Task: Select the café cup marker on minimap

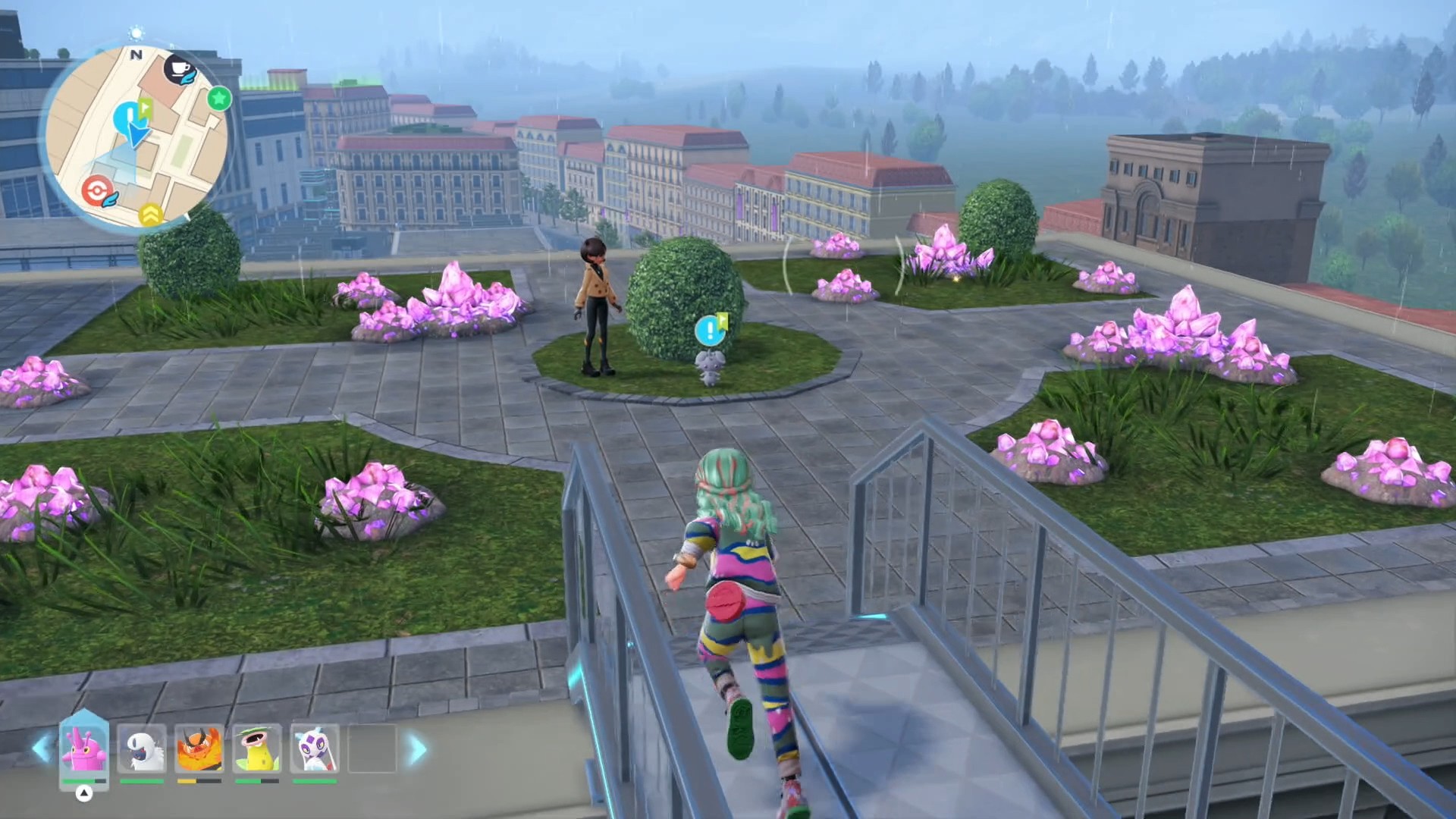Action: pyautogui.click(x=180, y=71)
